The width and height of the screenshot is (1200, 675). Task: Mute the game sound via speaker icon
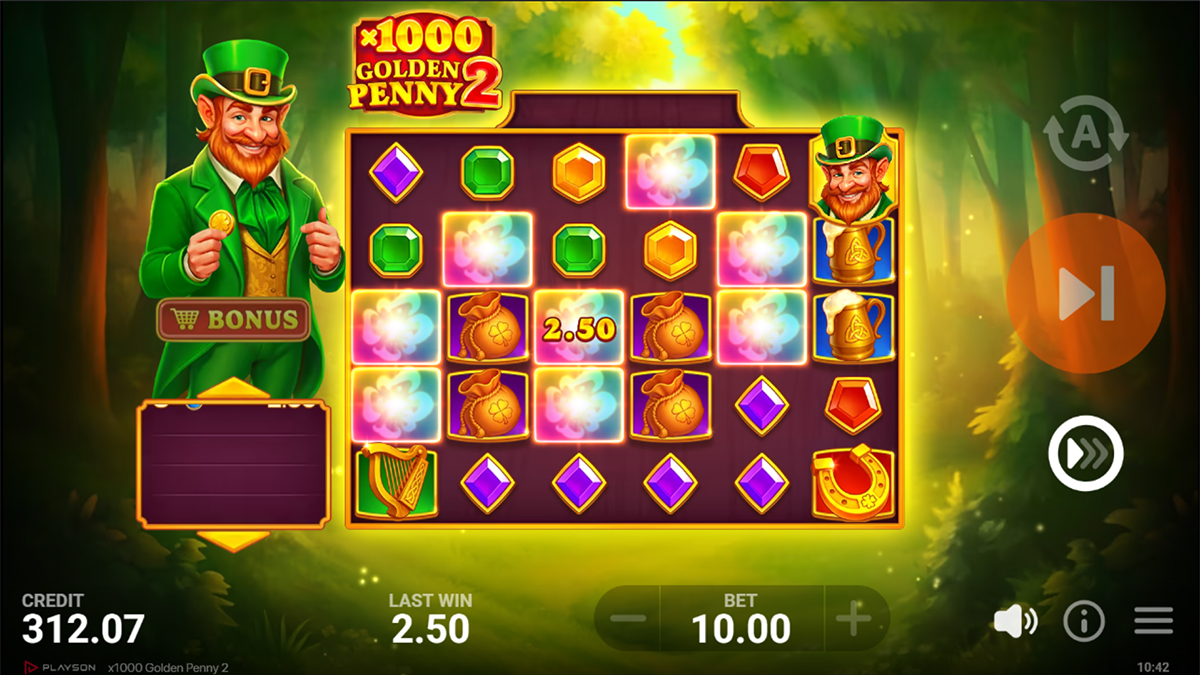pos(1015,622)
